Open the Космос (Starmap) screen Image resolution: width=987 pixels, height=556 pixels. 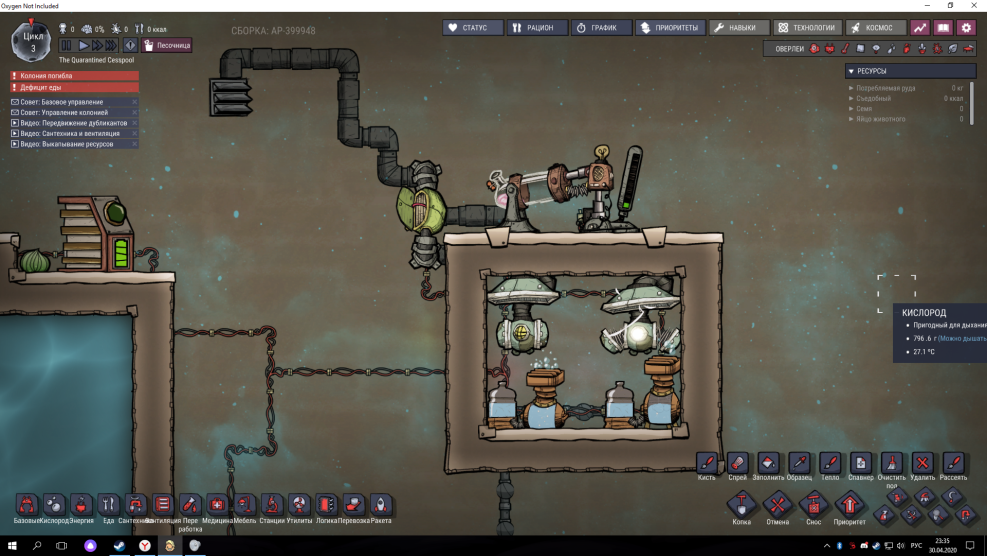pos(875,28)
